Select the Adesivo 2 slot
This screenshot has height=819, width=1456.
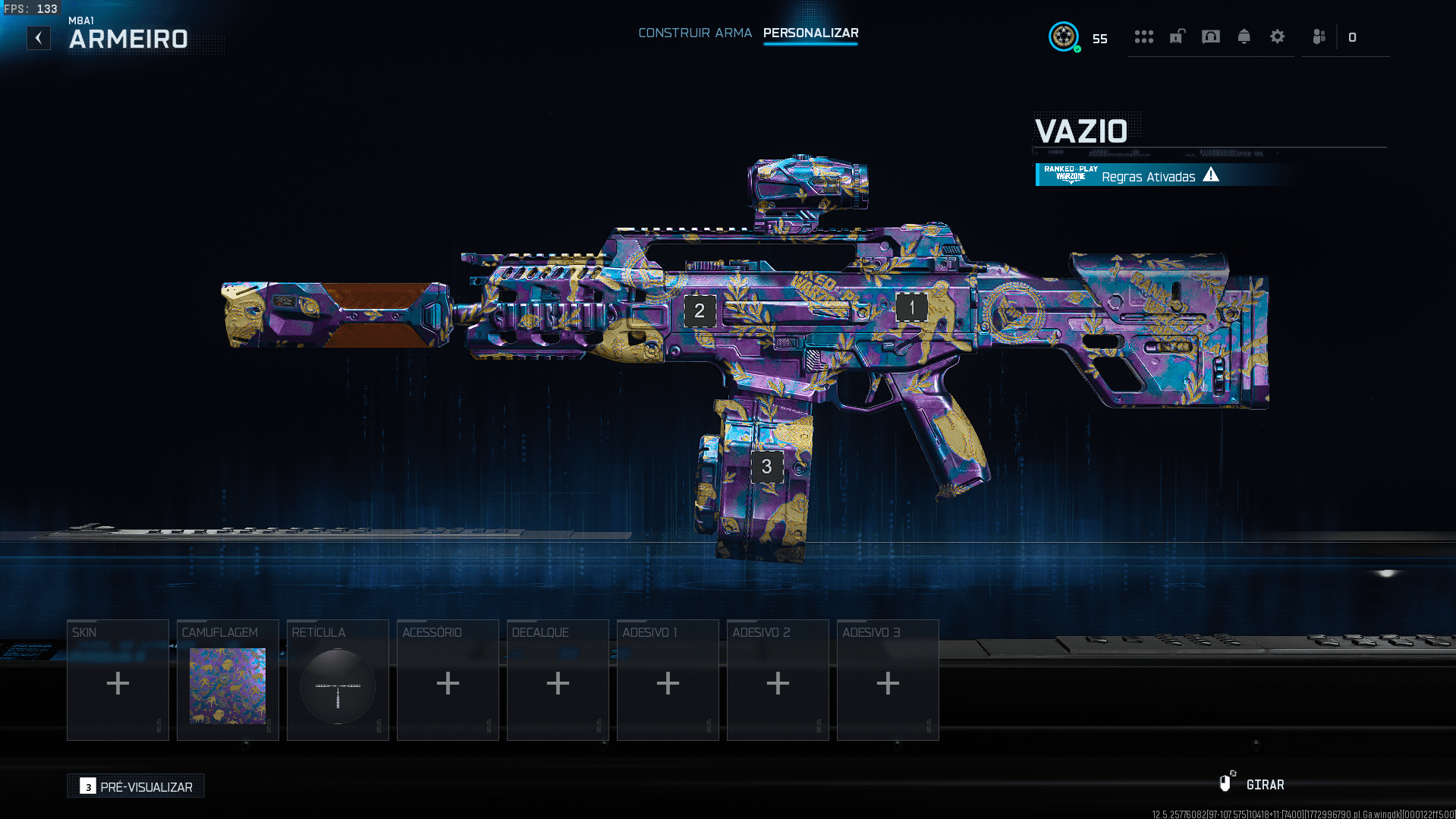pos(778,680)
